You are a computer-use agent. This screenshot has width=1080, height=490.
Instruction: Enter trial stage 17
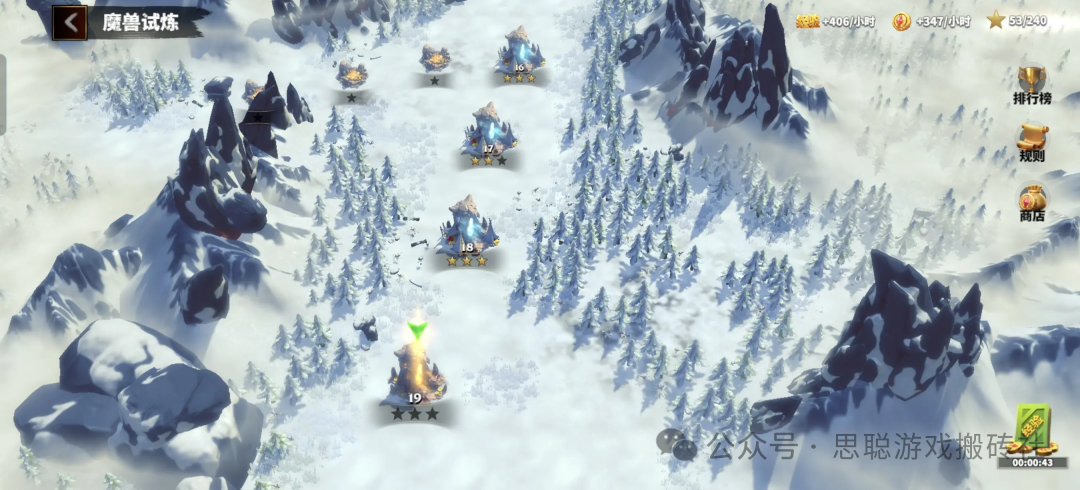point(488,133)
